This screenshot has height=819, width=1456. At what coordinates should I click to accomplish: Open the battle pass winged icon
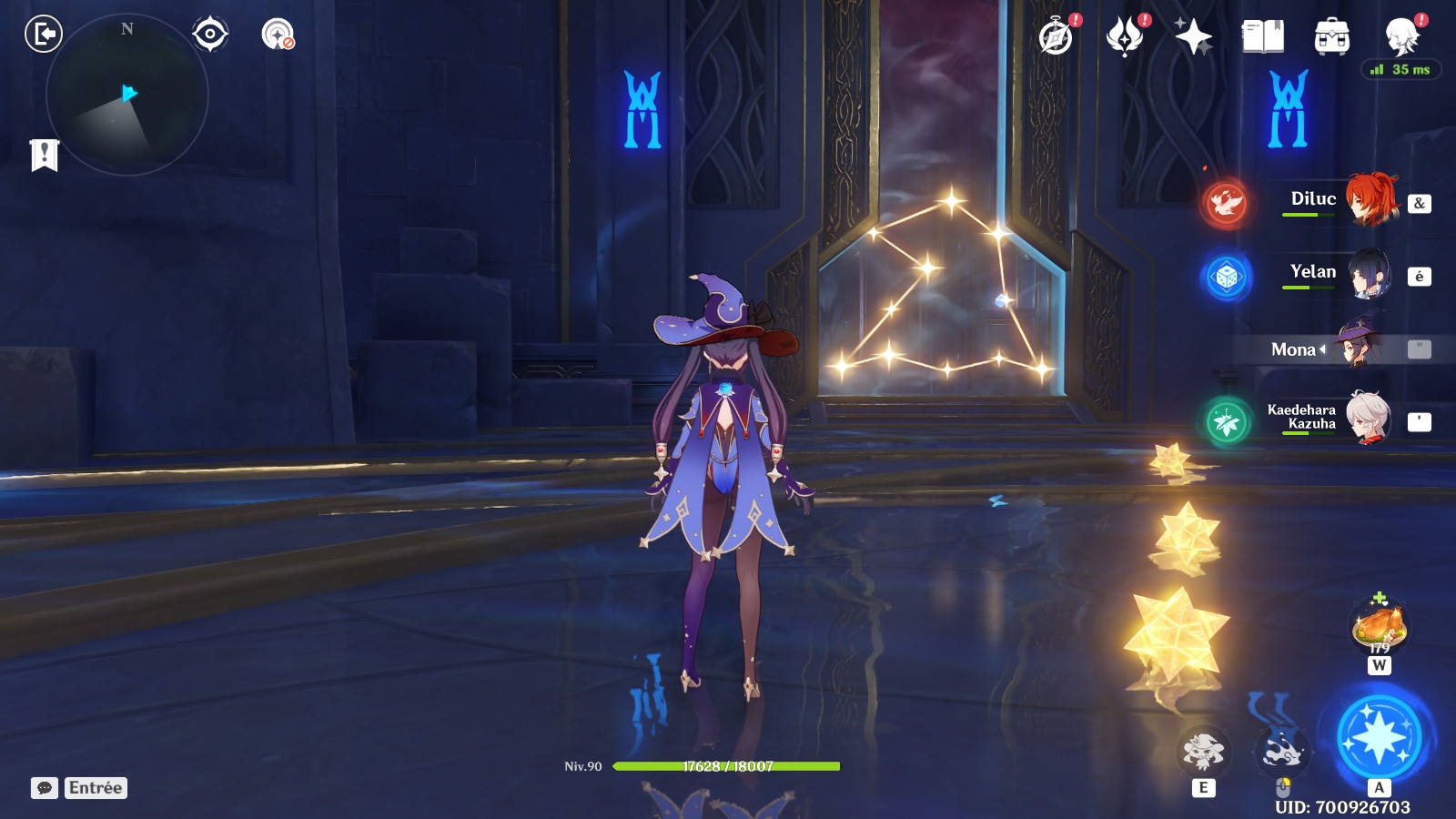1125,37
